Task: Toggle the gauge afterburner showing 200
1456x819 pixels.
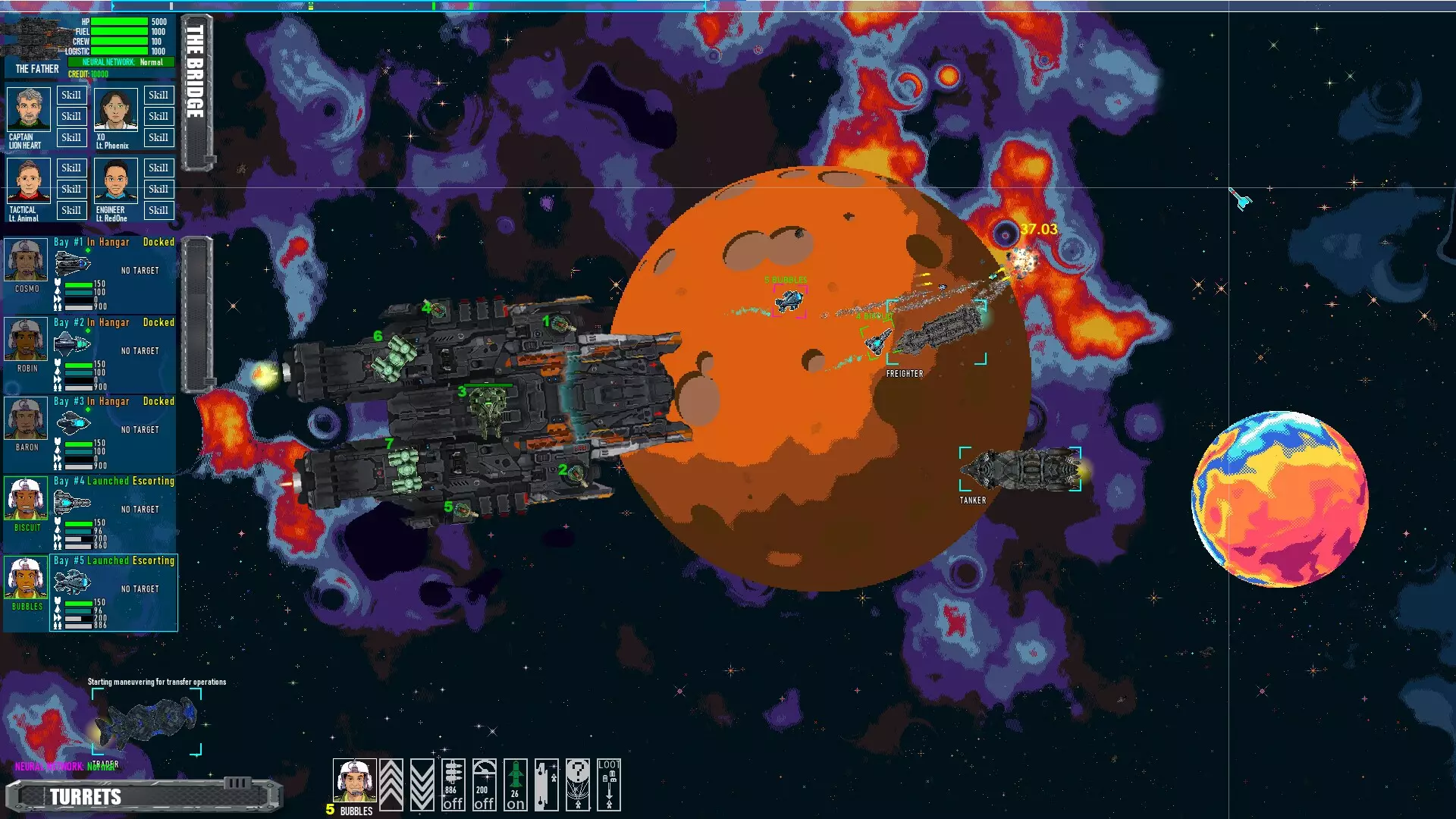Action: tap(484, 785)
